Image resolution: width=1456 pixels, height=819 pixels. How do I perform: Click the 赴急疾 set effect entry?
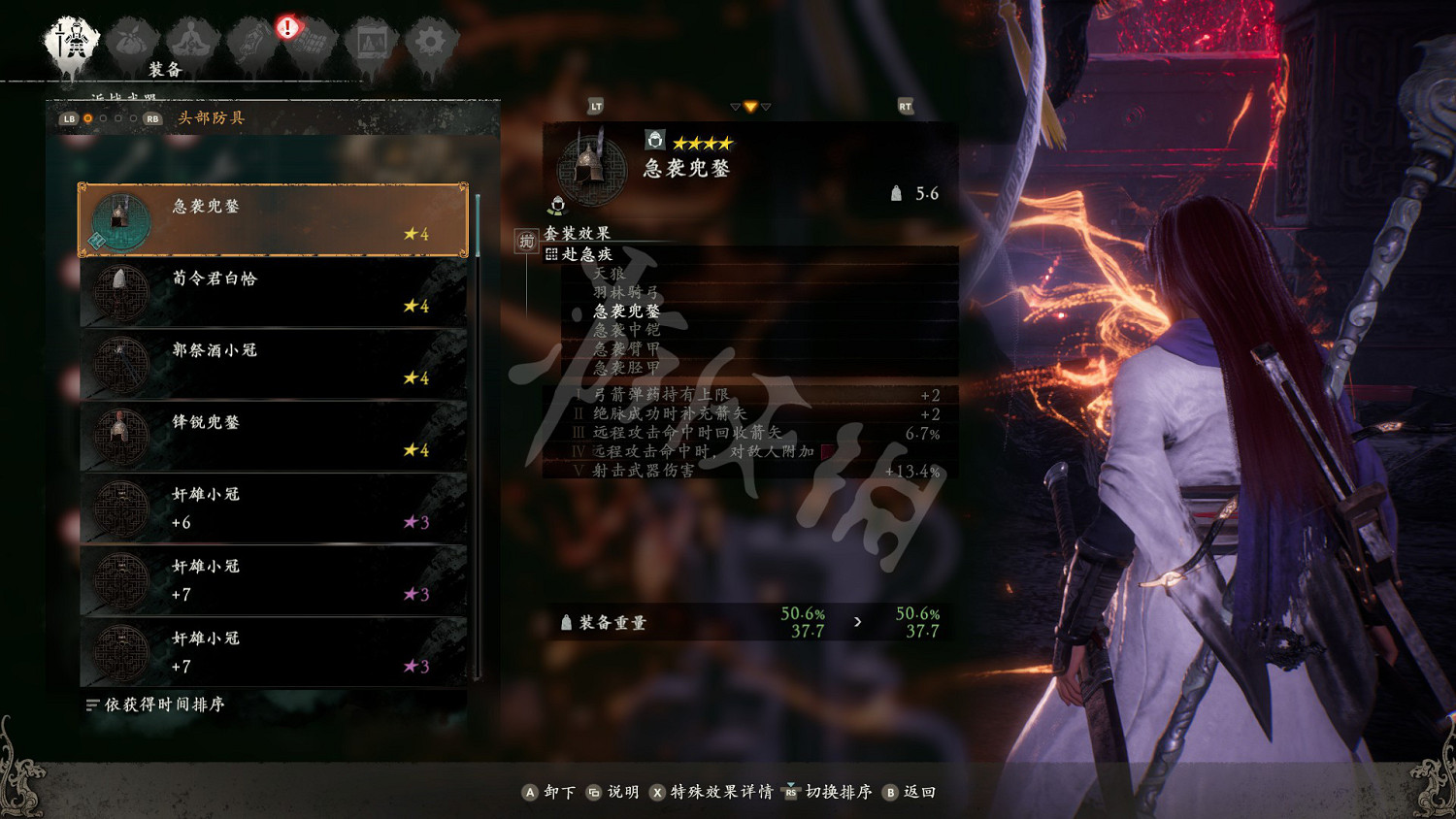586,254
